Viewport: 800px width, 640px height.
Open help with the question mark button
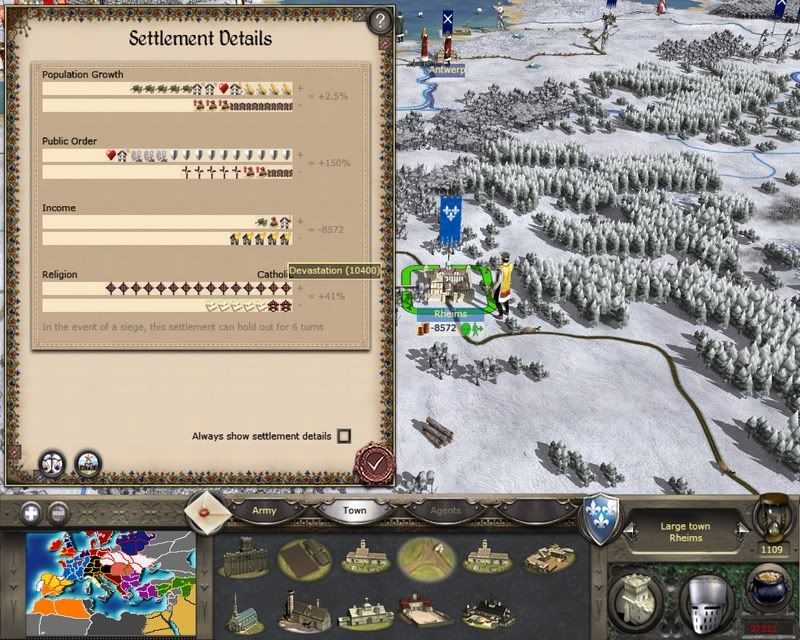[379, 20]
